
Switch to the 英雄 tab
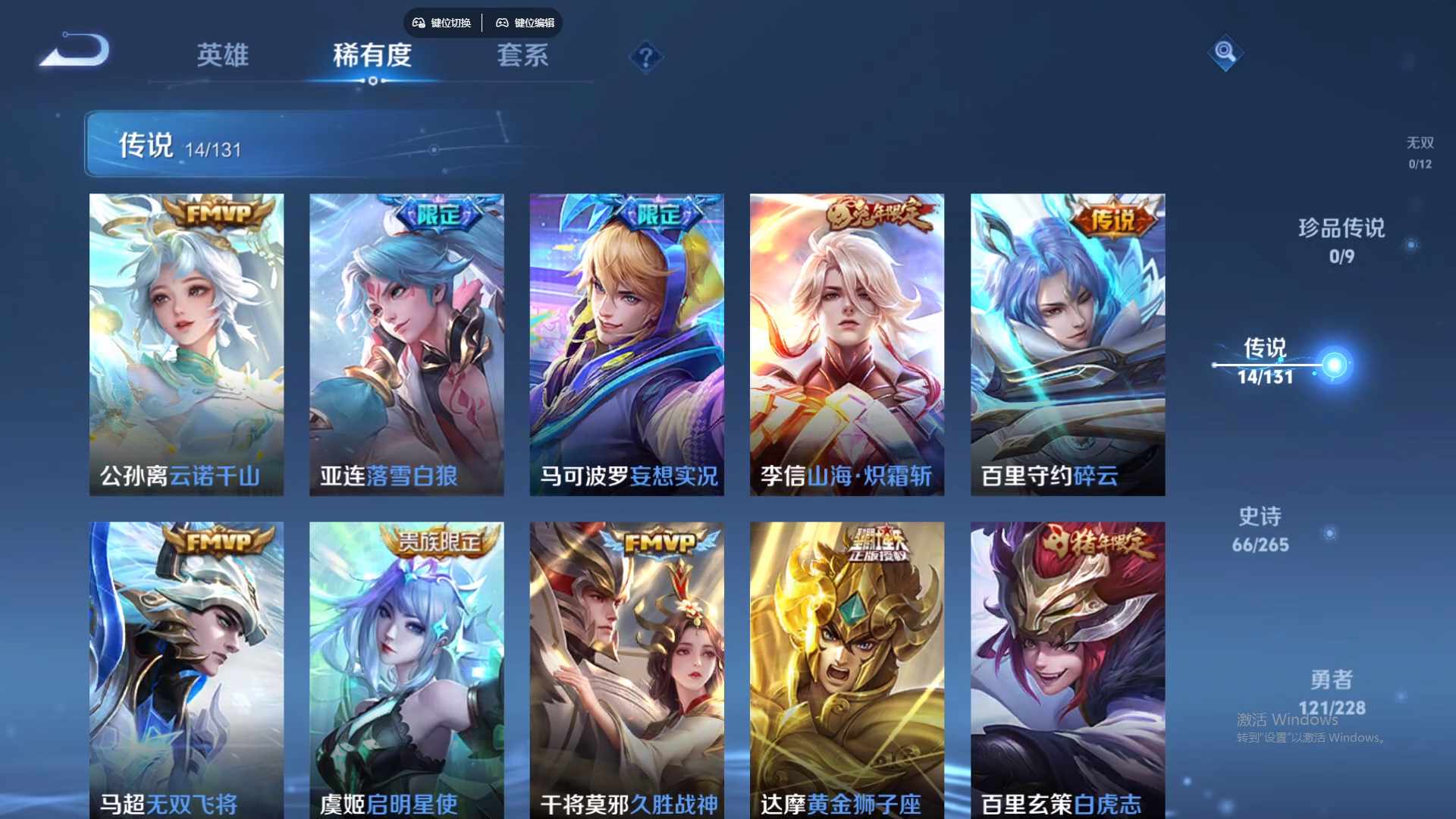(x=223, y=55)
